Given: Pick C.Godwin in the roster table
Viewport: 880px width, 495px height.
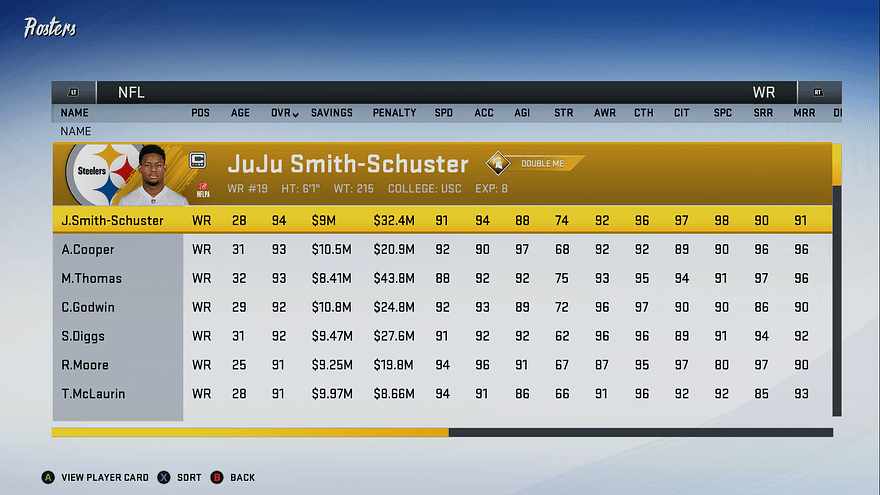Looking at the screenshot, I should click(88, 307).
